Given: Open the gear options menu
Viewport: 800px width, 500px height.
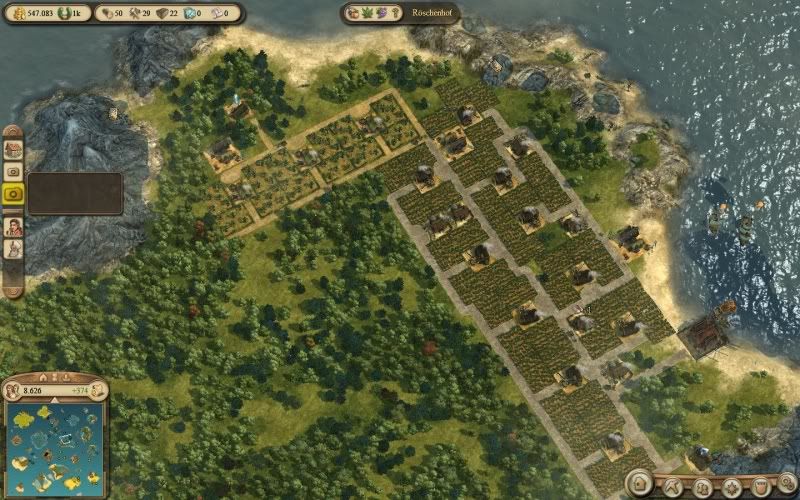Looking at the screenshot, I should click(x=787, y=484).
